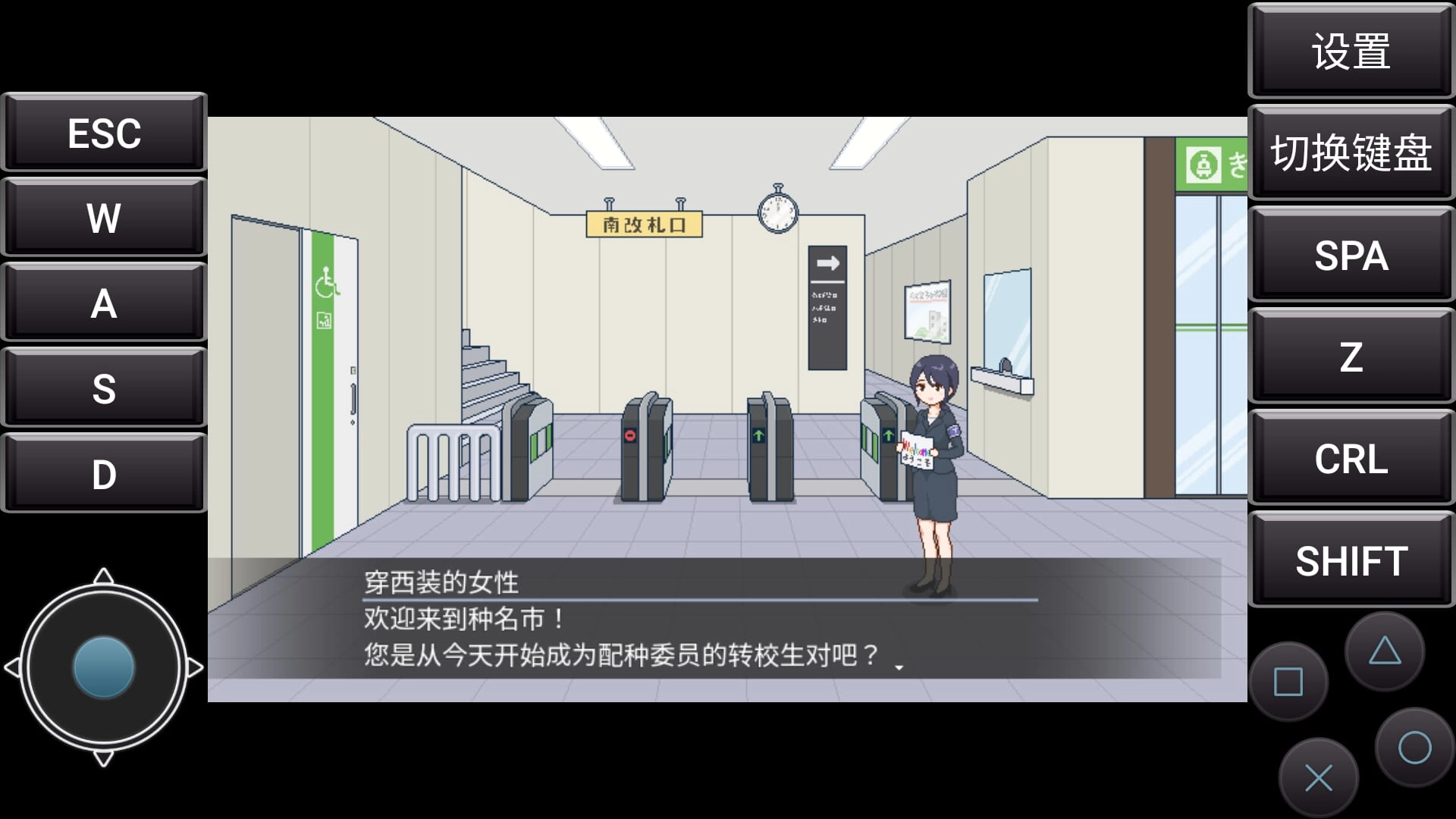Tap the circle virtual button
1456x819 pixels.
click(x=1414, y=748)
